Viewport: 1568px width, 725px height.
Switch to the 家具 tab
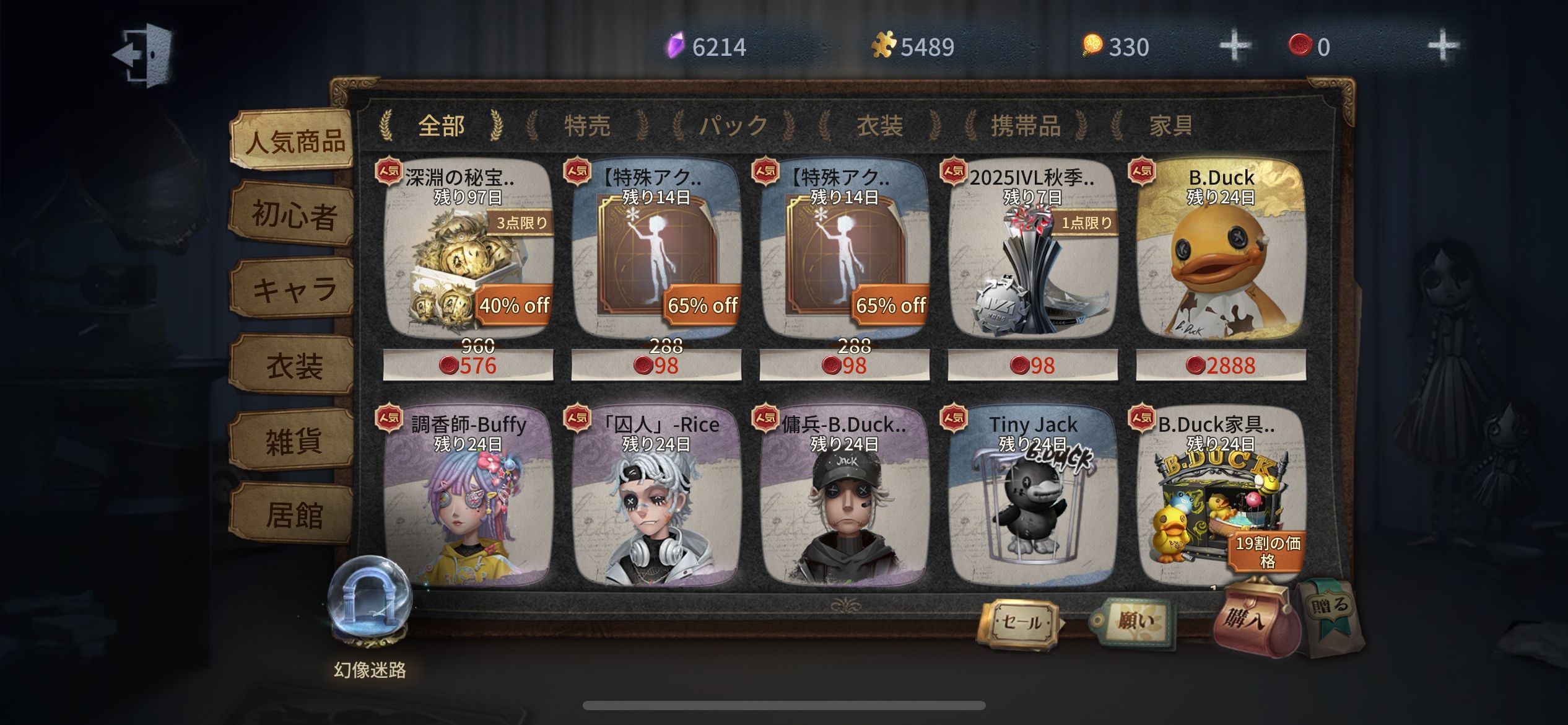point(1170,126)
